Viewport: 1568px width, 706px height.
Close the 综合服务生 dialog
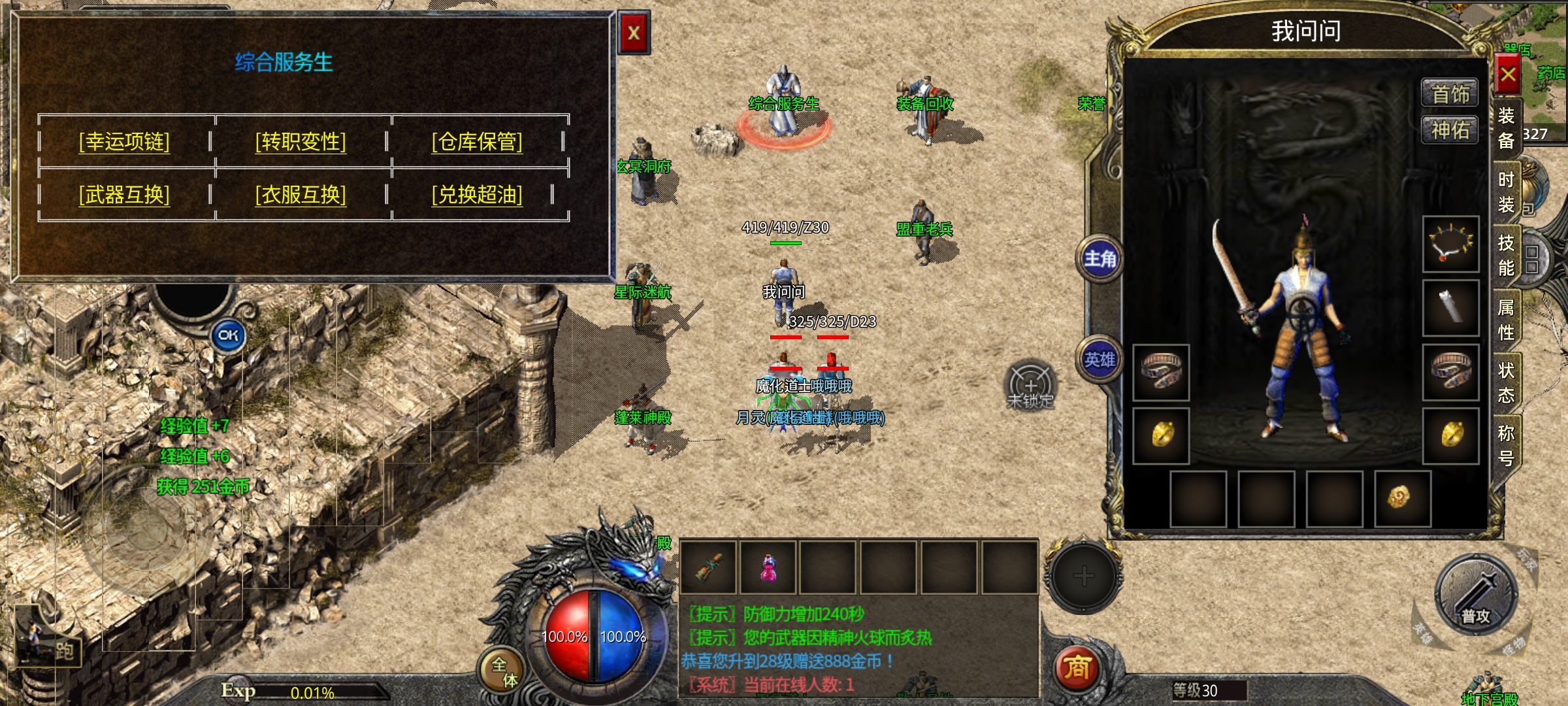(634, 33)
